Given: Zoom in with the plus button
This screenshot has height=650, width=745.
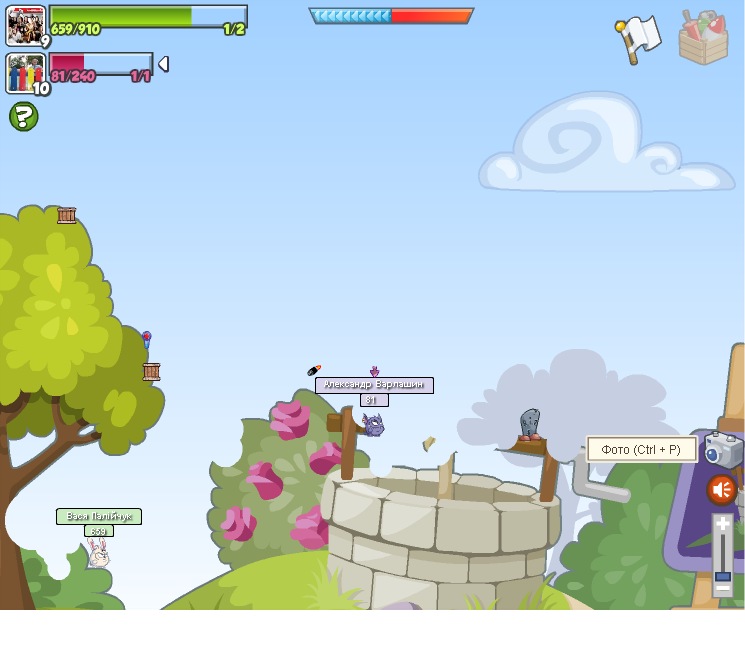Looking at the screenshot, I should click(723, 524).
